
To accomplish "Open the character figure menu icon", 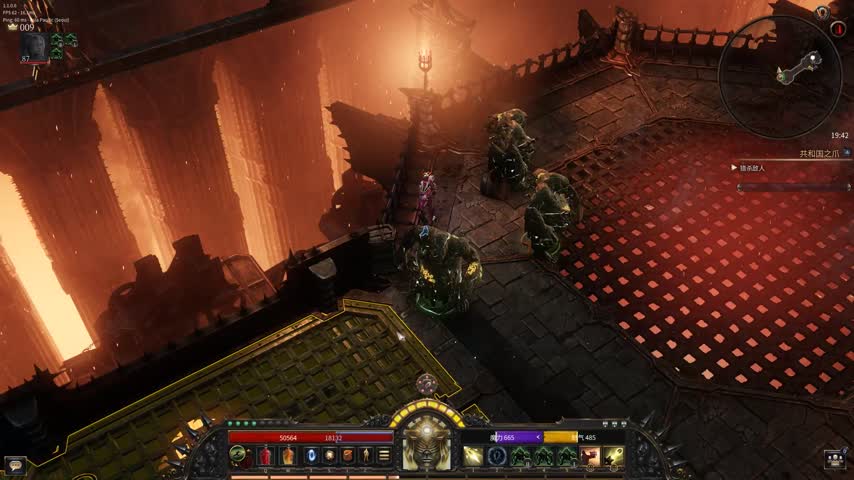I will tap(367, 456).
